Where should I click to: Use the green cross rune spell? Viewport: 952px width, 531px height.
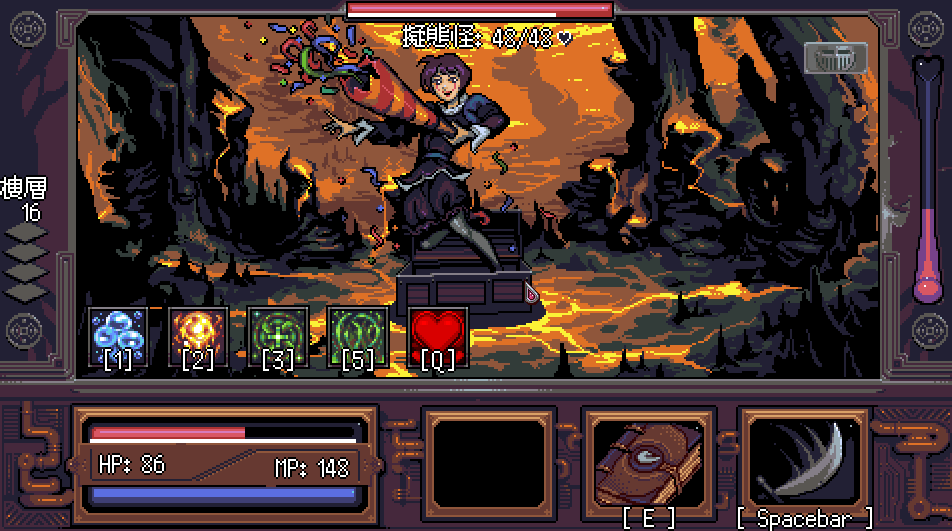(x=278, y=337)
